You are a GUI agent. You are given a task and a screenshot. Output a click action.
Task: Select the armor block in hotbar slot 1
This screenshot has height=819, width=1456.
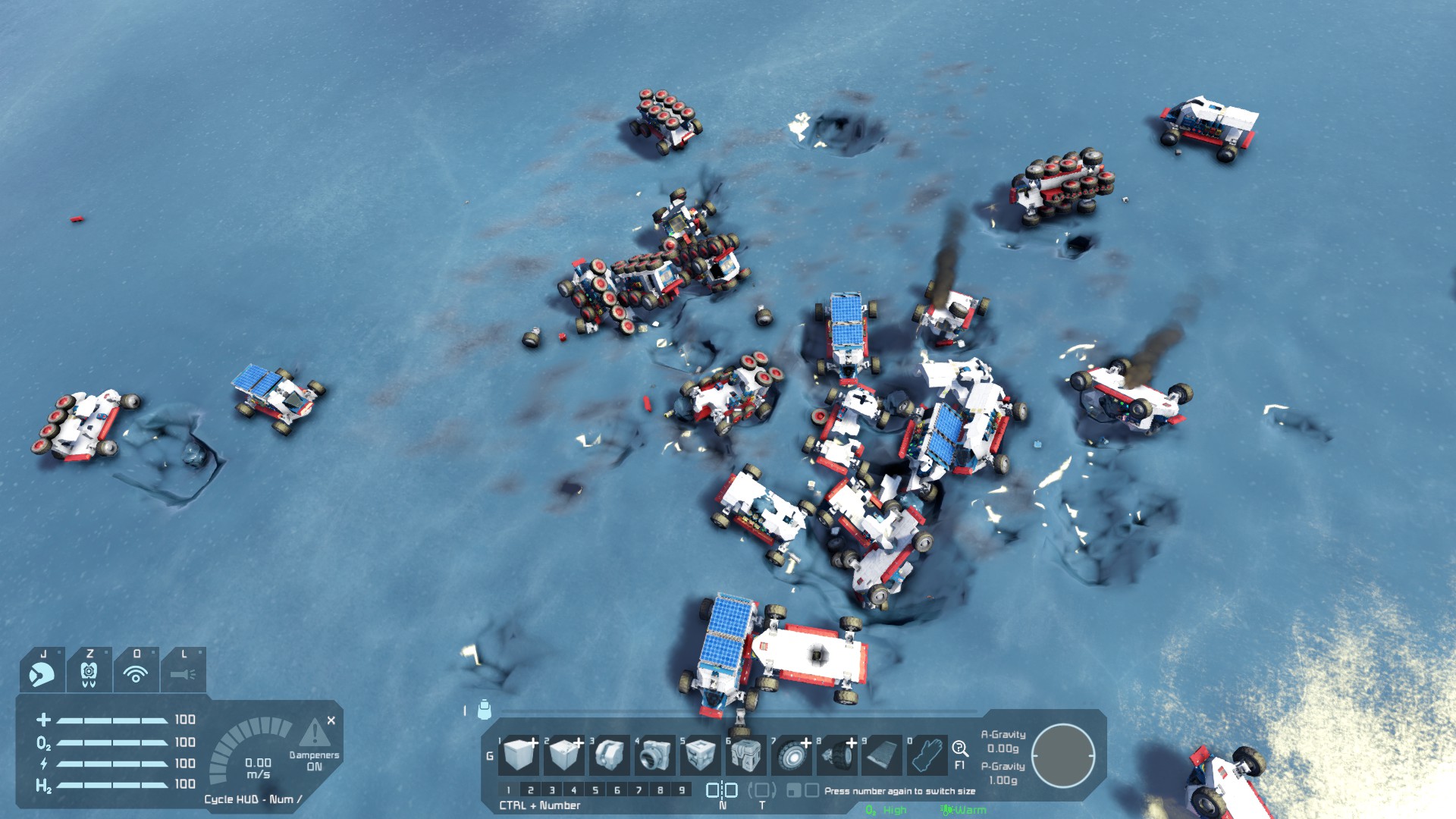tap(520, 755)
